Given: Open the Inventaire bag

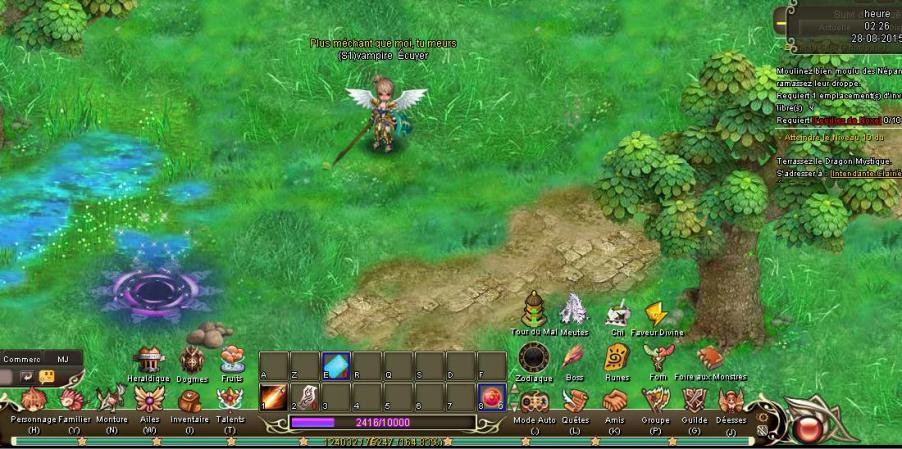Looking at the screenshot, I should (189, 402).
